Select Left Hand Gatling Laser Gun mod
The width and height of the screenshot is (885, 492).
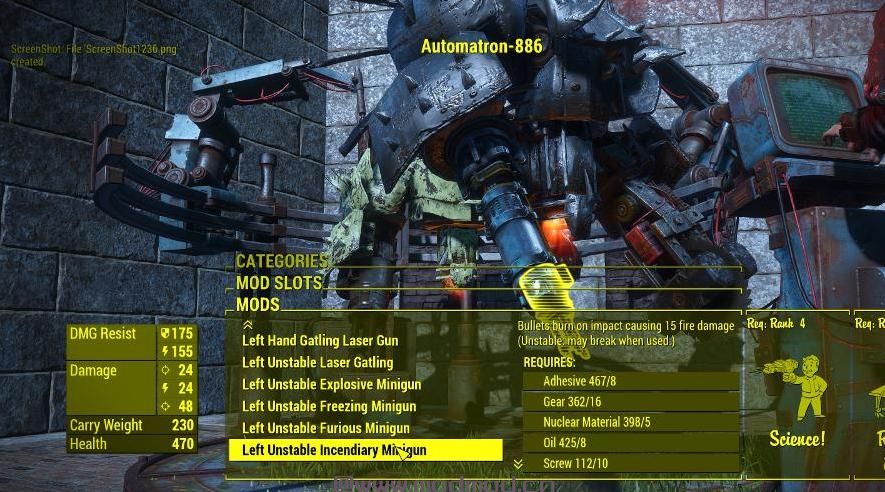click(319, 341)
